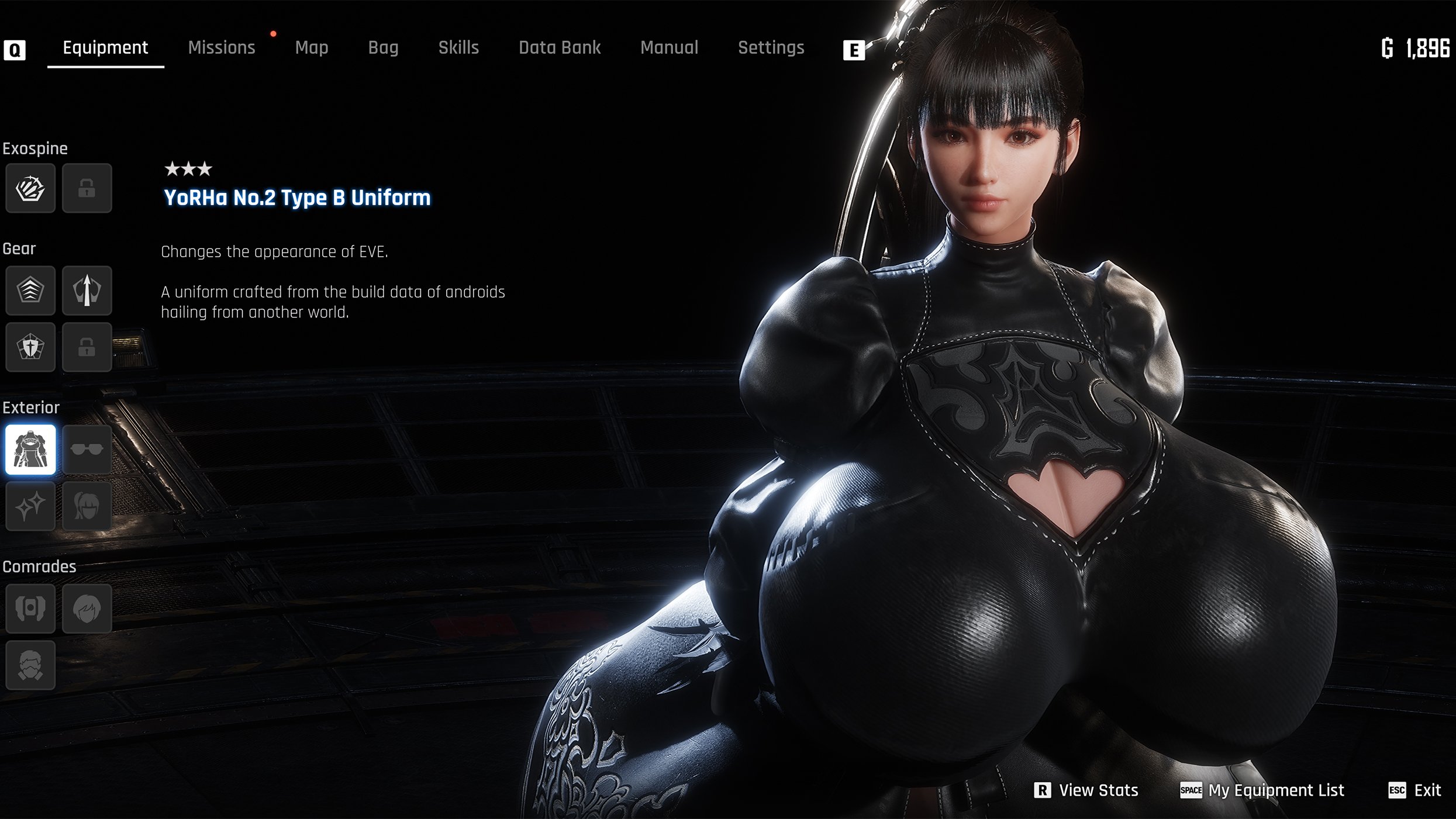Pick the shield emblem Gear slot

tap(30, 347)
